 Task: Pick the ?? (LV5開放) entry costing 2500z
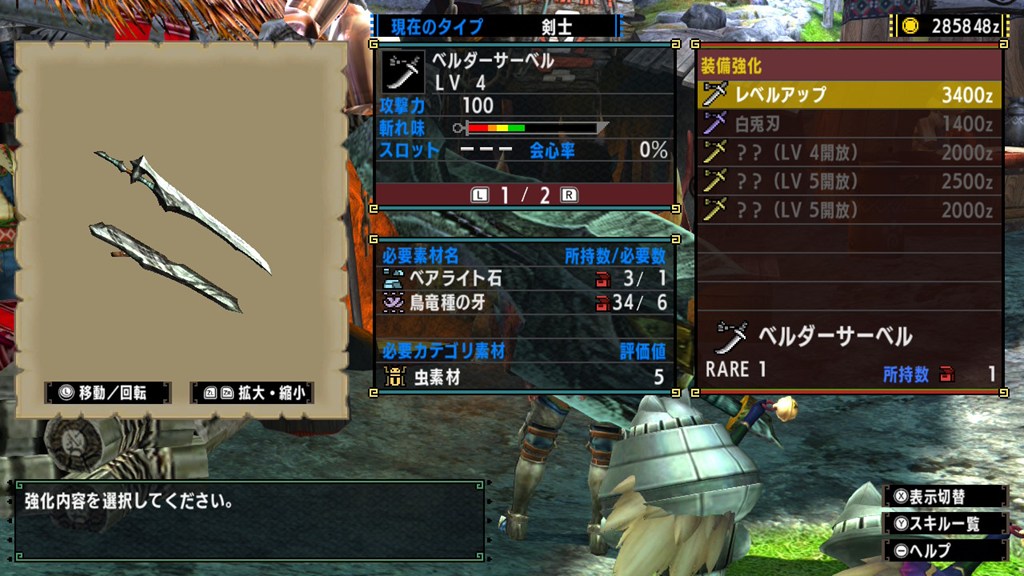click(x=848, y=181)
